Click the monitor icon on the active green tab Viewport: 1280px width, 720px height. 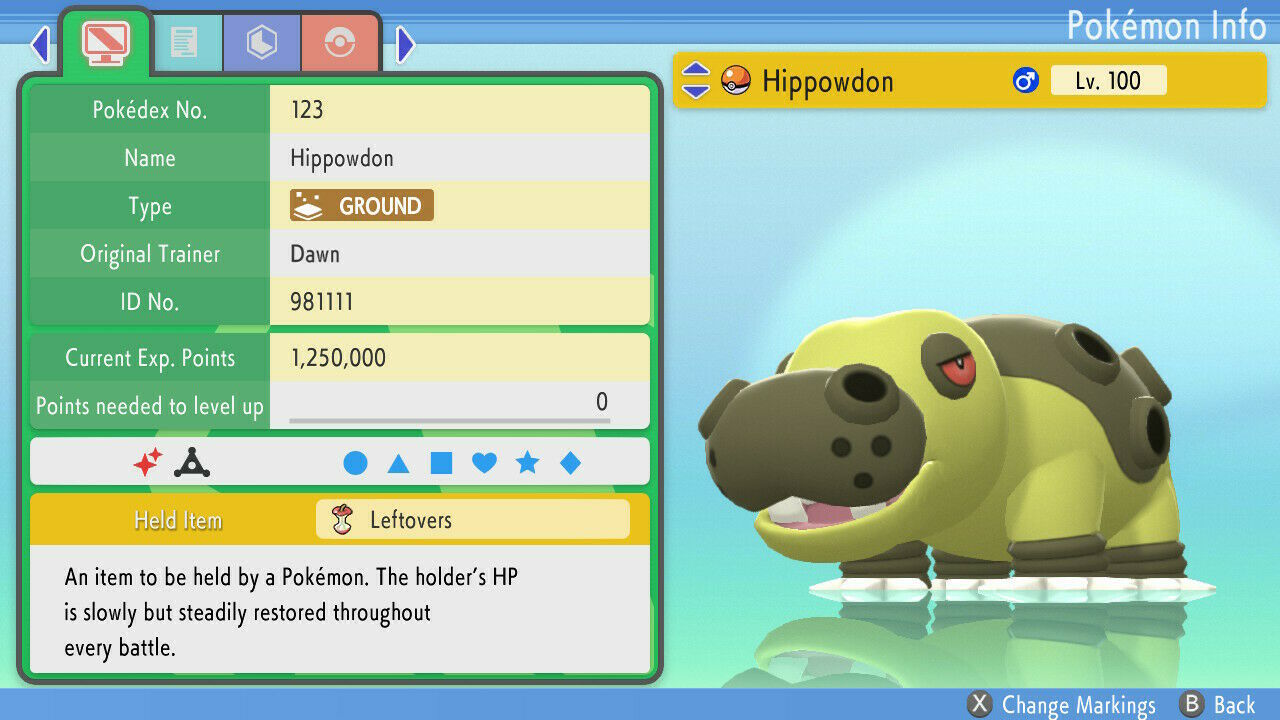point(104,43)
